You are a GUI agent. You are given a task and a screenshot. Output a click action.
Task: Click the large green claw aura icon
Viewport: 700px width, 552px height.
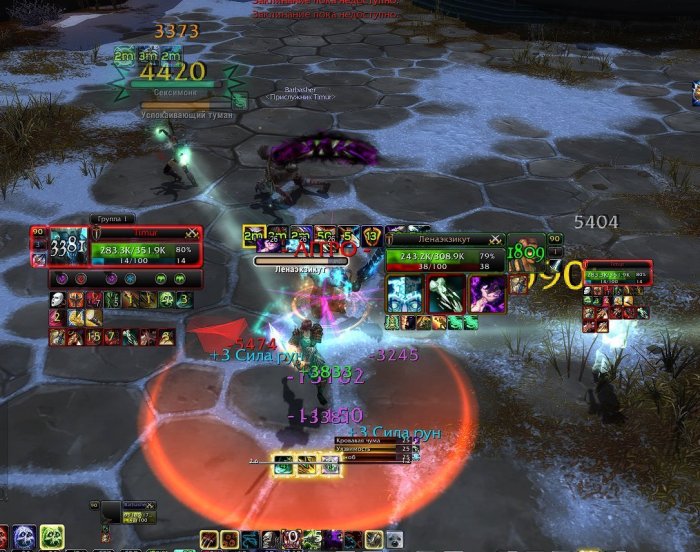click(x=446, y=294)
